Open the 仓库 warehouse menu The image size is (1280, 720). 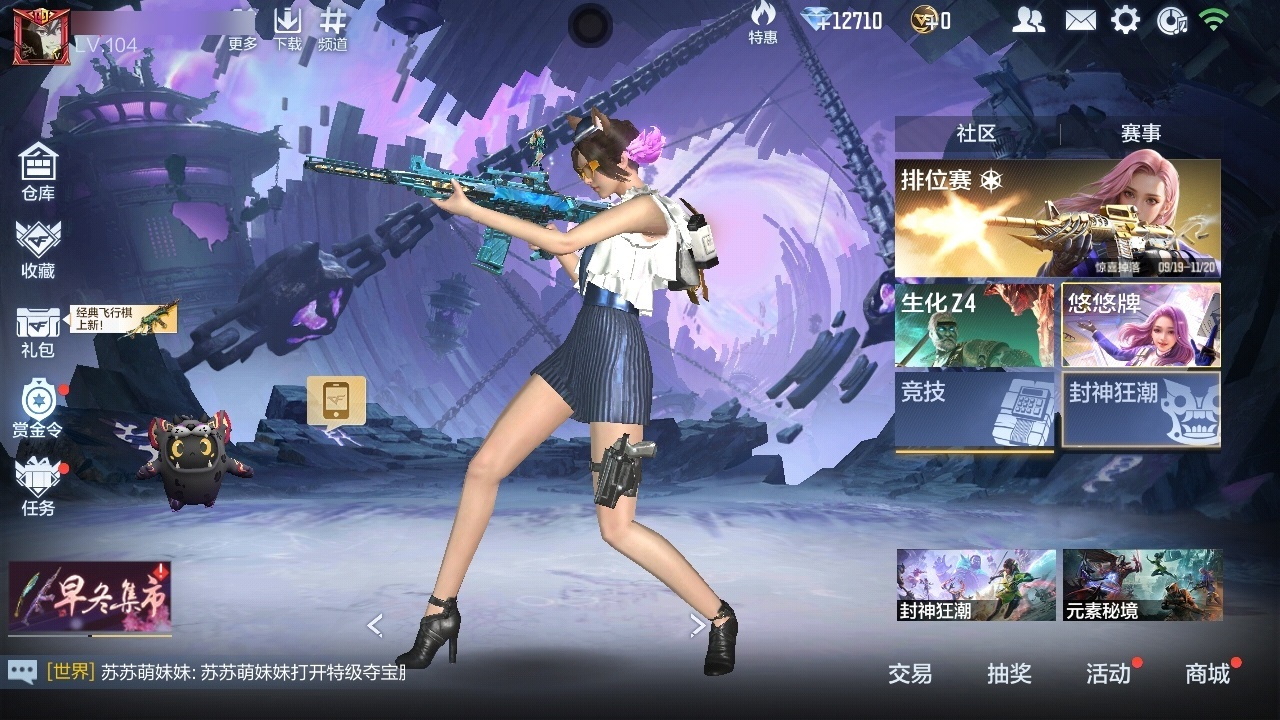(38, 170)
